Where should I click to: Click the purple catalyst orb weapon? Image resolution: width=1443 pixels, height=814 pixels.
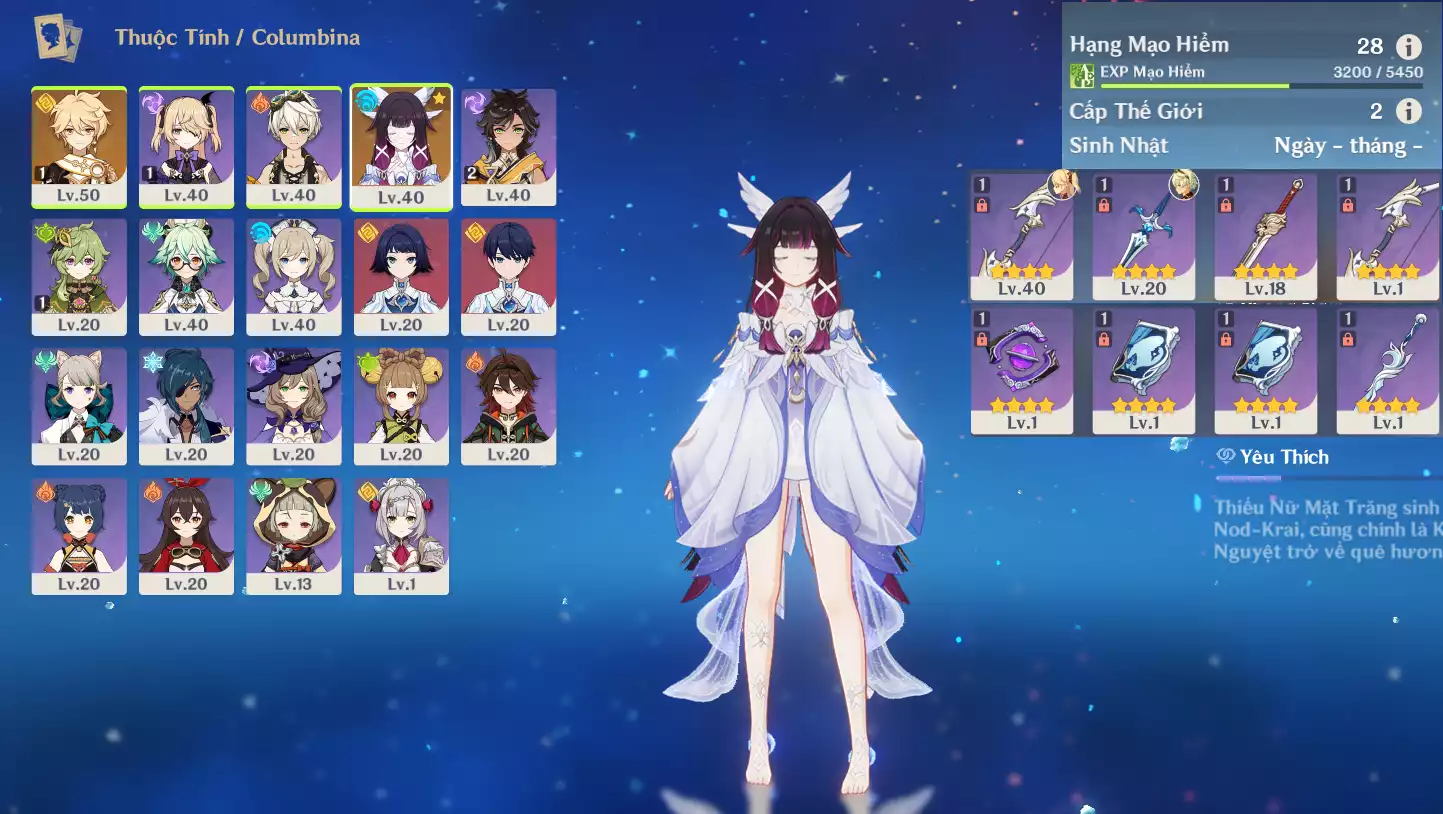click(1021, 370)
